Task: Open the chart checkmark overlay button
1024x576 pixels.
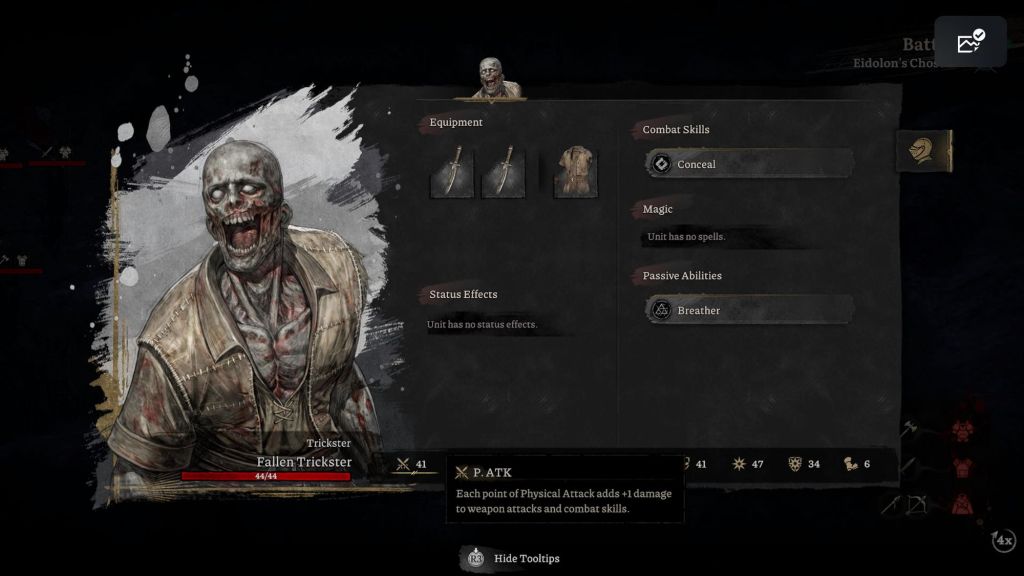Action: pyautogui.click(x=970, y=42)
